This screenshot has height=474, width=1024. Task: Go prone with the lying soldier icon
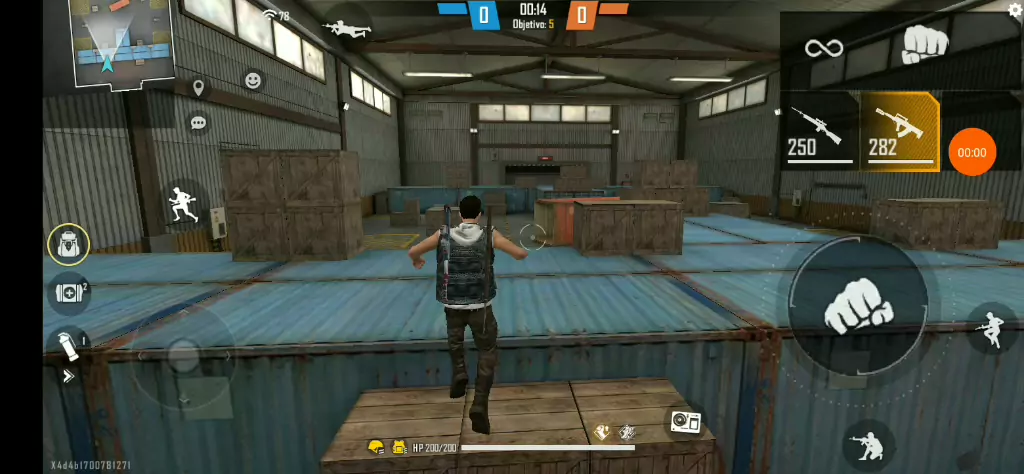tap(347, 28)
